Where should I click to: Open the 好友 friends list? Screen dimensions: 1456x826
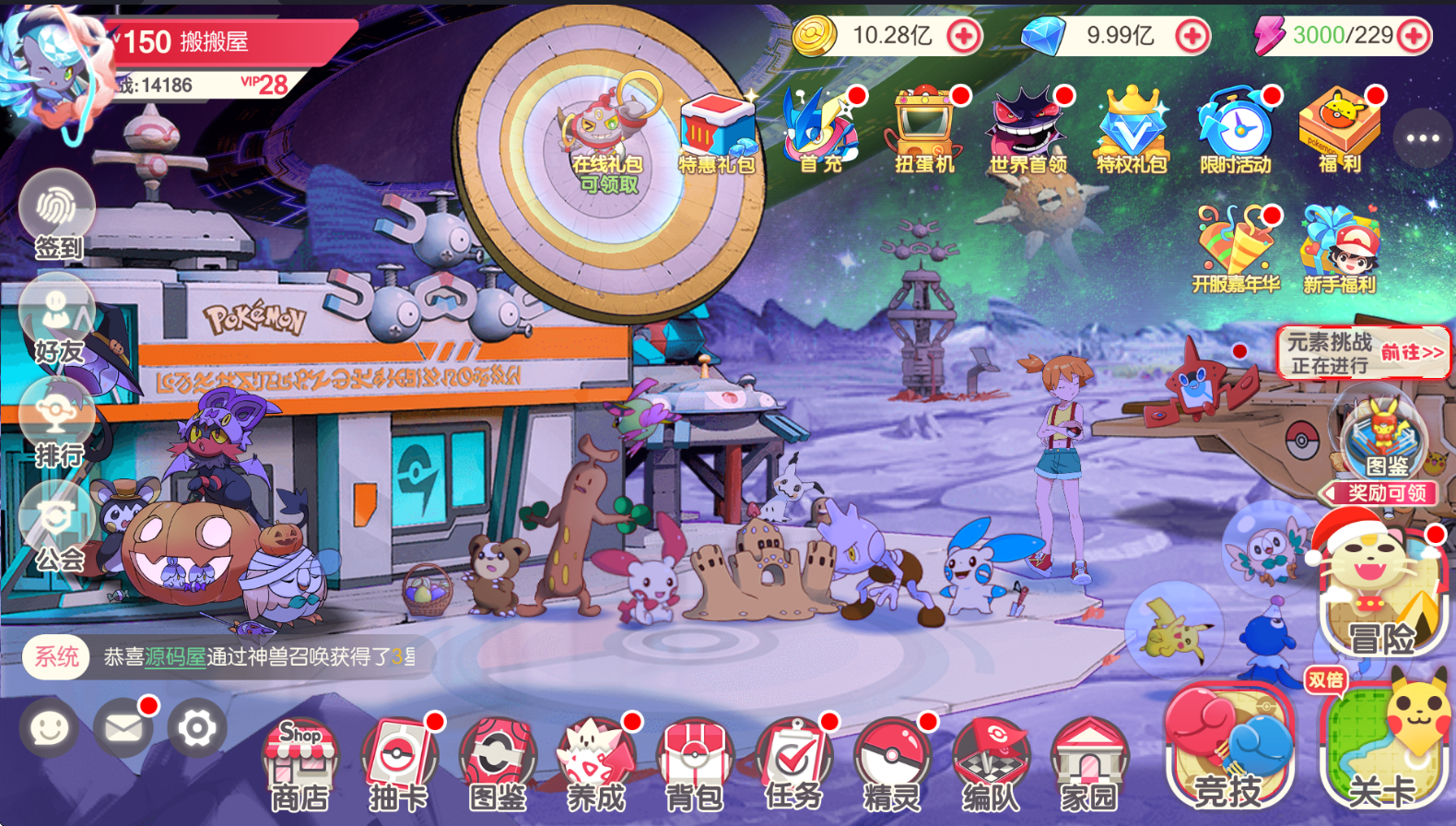(x=57, y=321)
